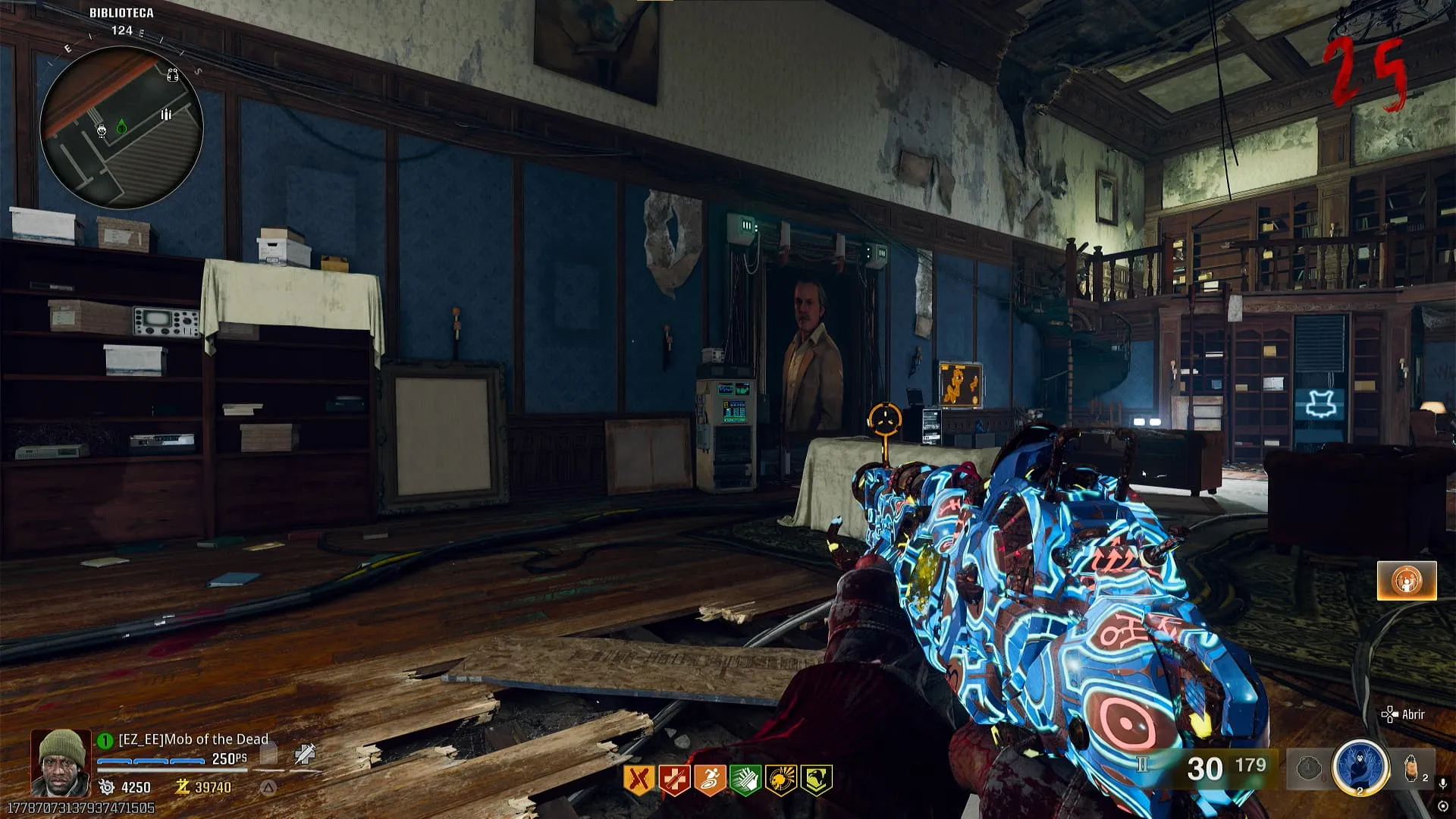Viewport: 1456px width, 819px height.
Task: Click the syringe self-revive icon
Action: (305, 755)
